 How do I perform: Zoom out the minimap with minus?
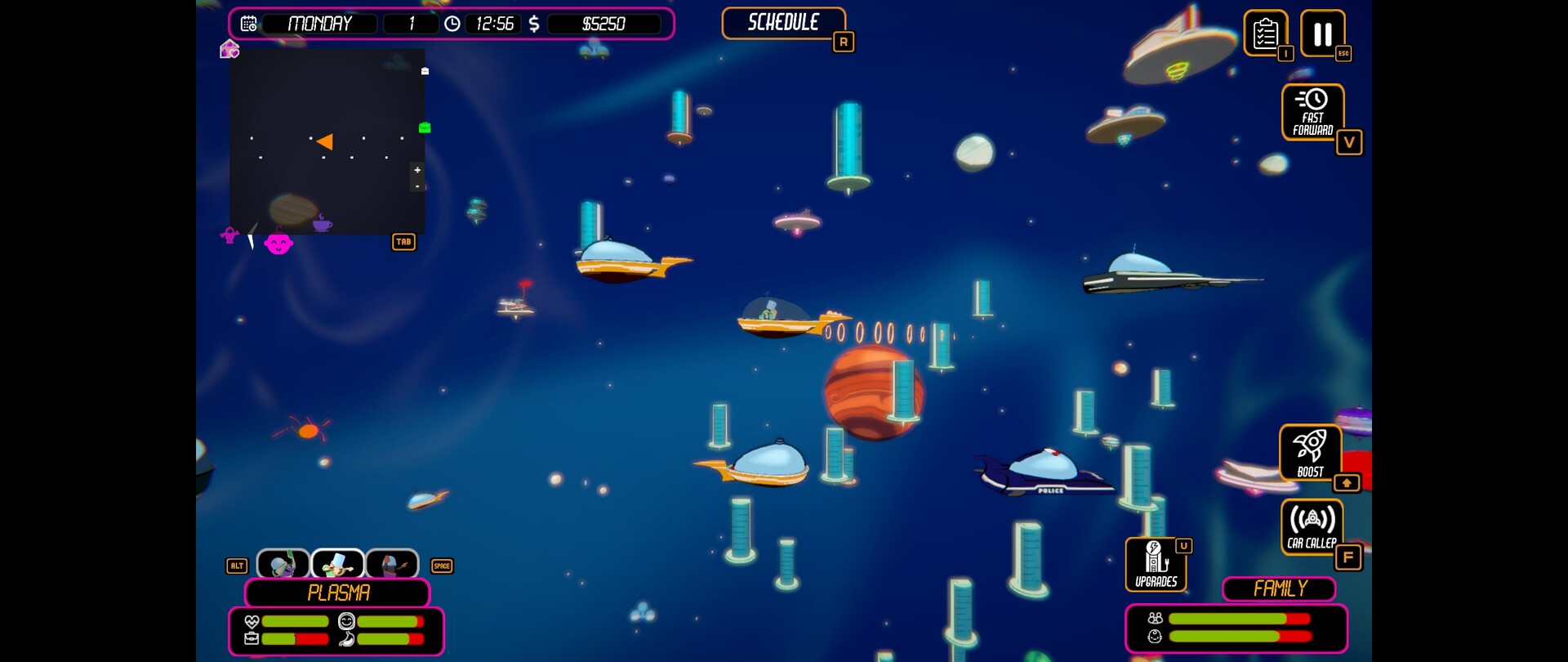pyautogui.click(x=417, y=186)
